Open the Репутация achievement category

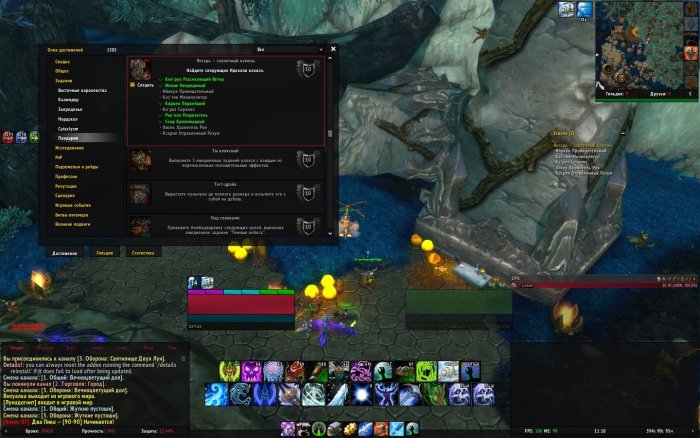[66, 185]
